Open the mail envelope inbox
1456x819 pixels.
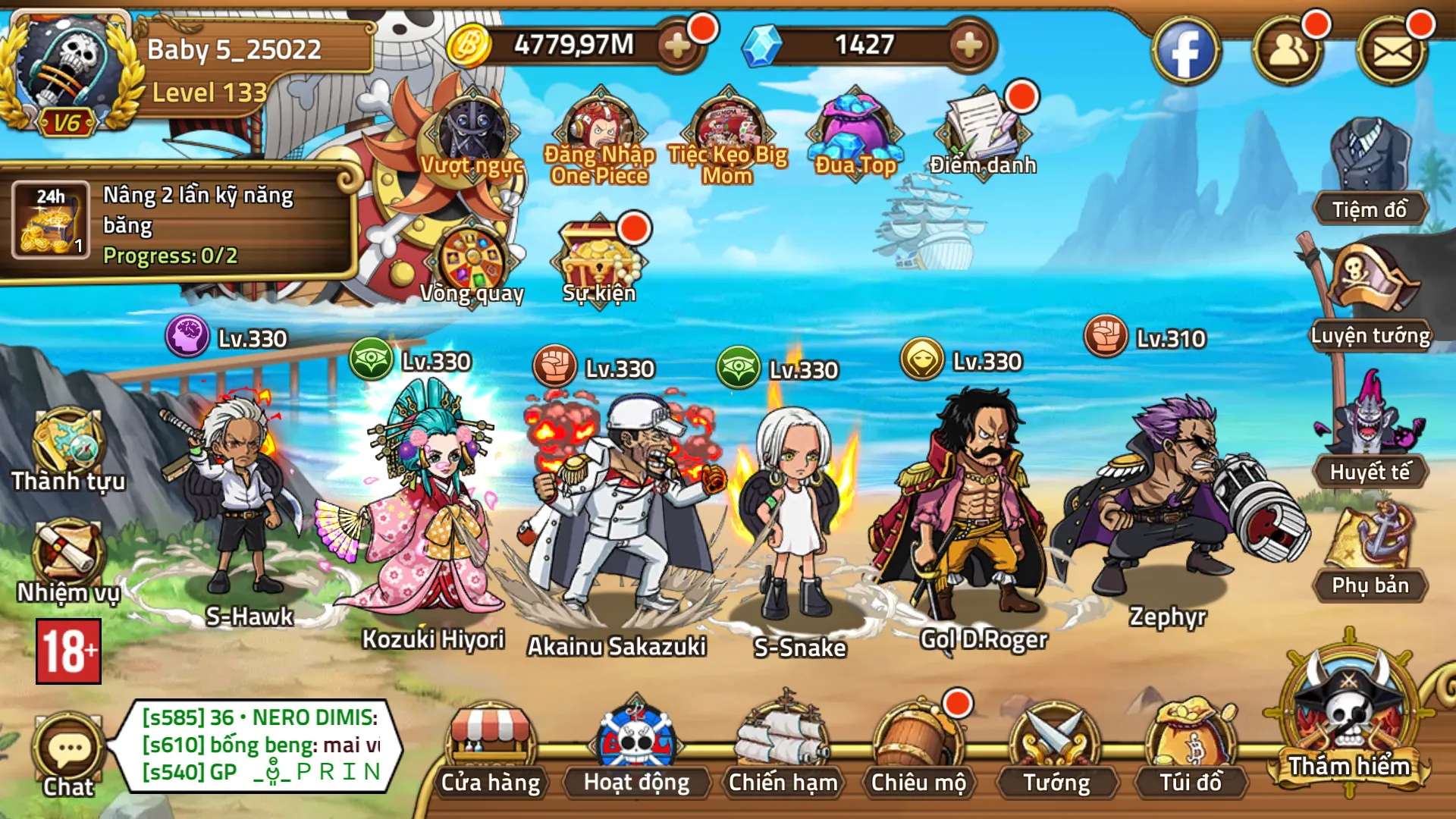click(1392, 52)
